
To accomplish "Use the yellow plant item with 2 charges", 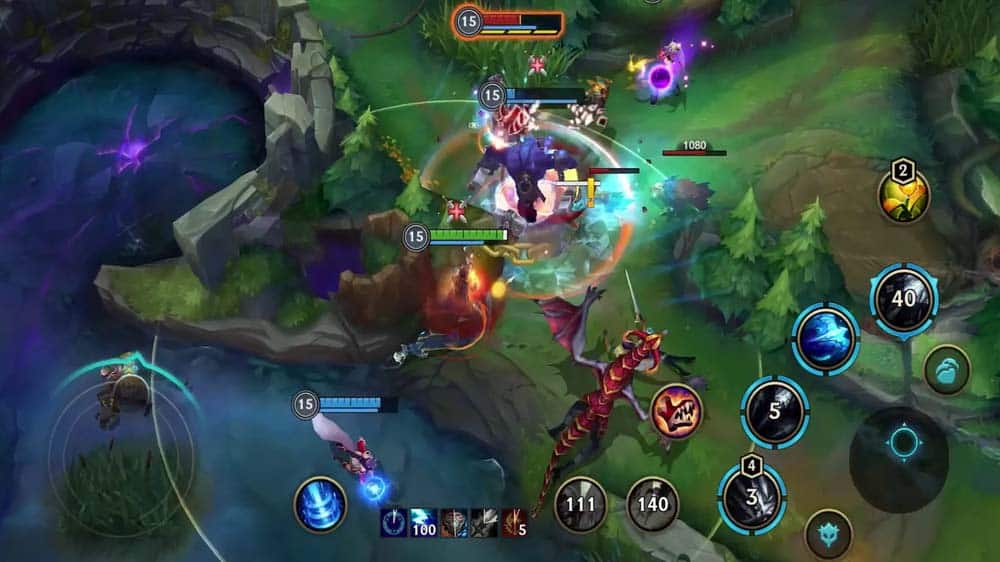I will pos(903,196).
